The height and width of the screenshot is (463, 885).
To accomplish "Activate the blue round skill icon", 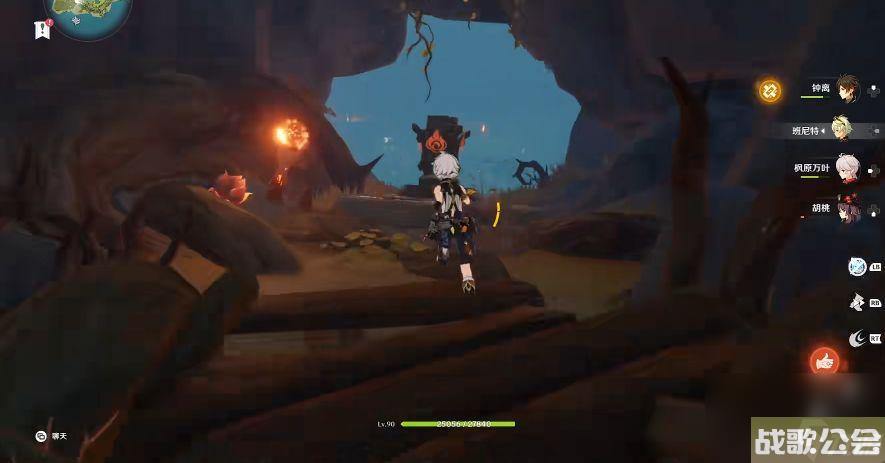I will (856, 265).
